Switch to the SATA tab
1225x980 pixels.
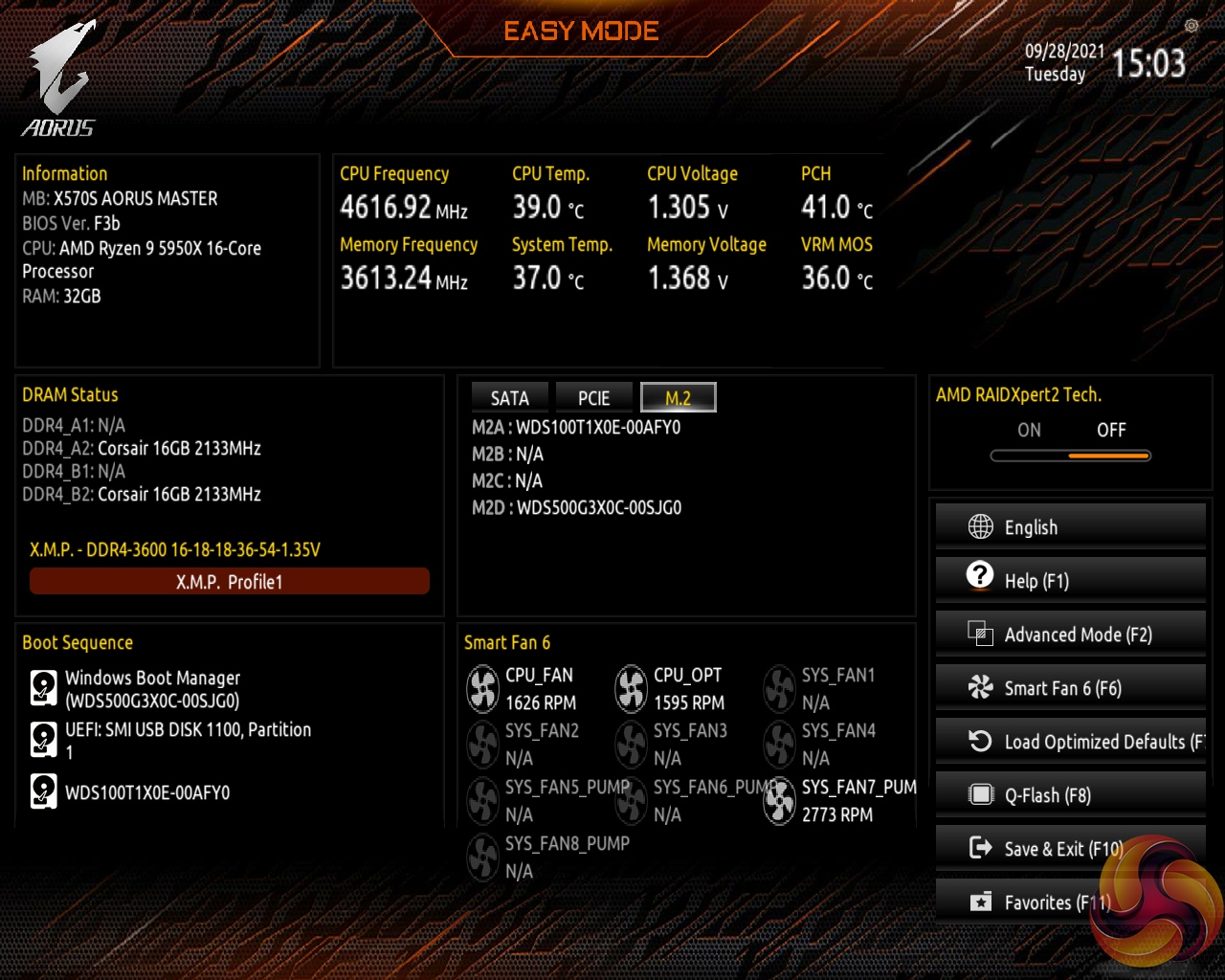[x=509, y=398]
